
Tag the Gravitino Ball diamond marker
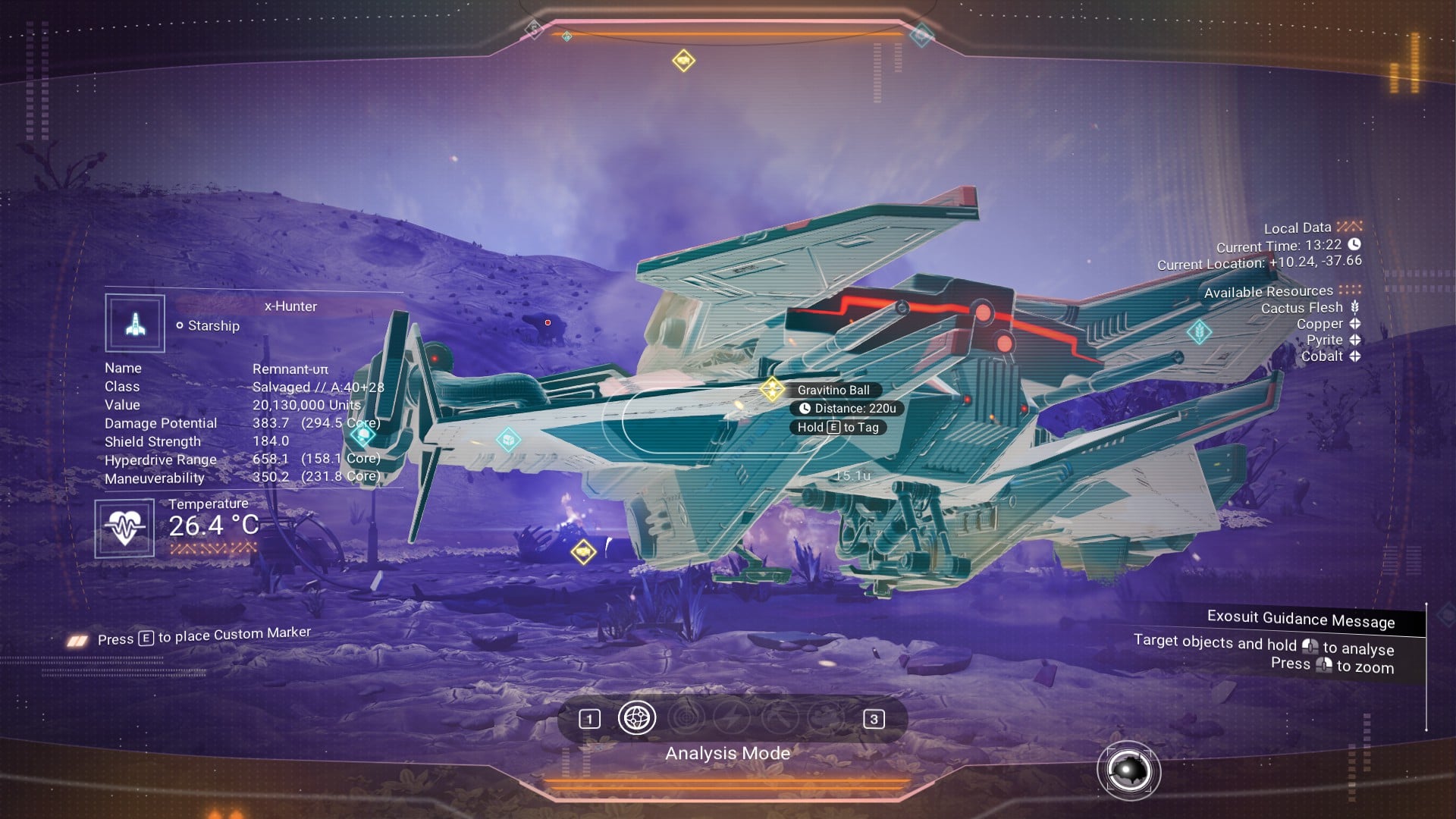click(772, 389)
